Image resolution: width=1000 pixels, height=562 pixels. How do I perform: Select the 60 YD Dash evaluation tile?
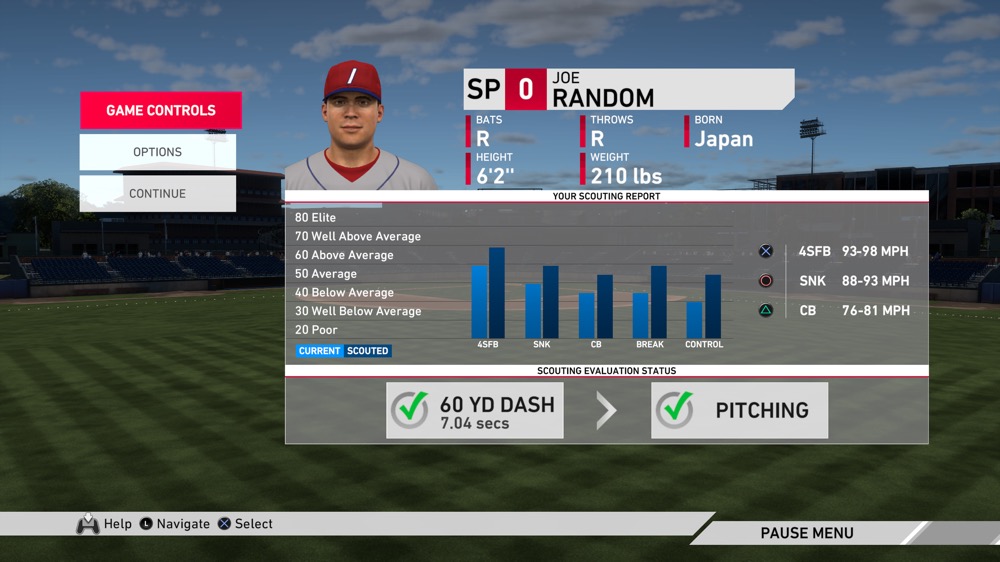(475, 410)
